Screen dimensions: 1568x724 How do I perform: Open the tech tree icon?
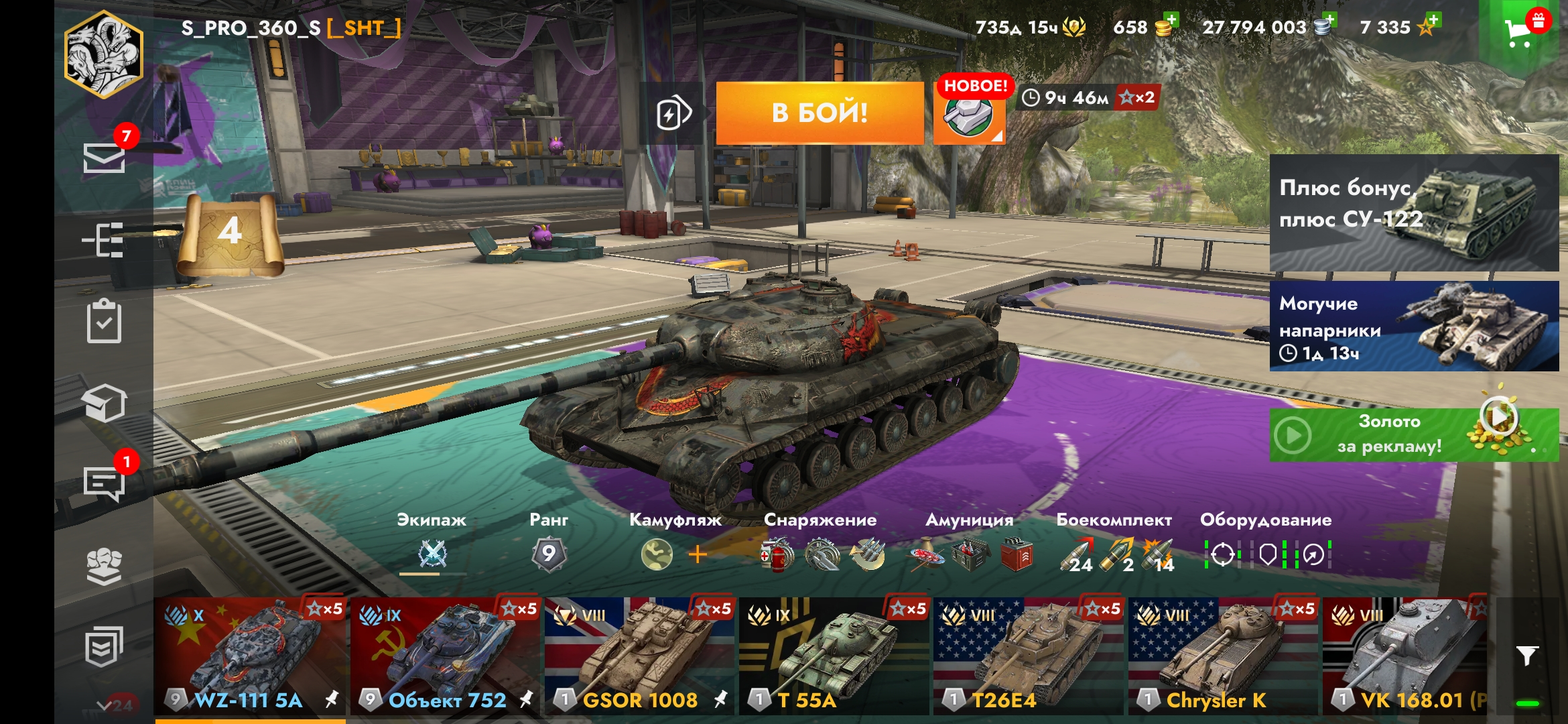[103, 240]
